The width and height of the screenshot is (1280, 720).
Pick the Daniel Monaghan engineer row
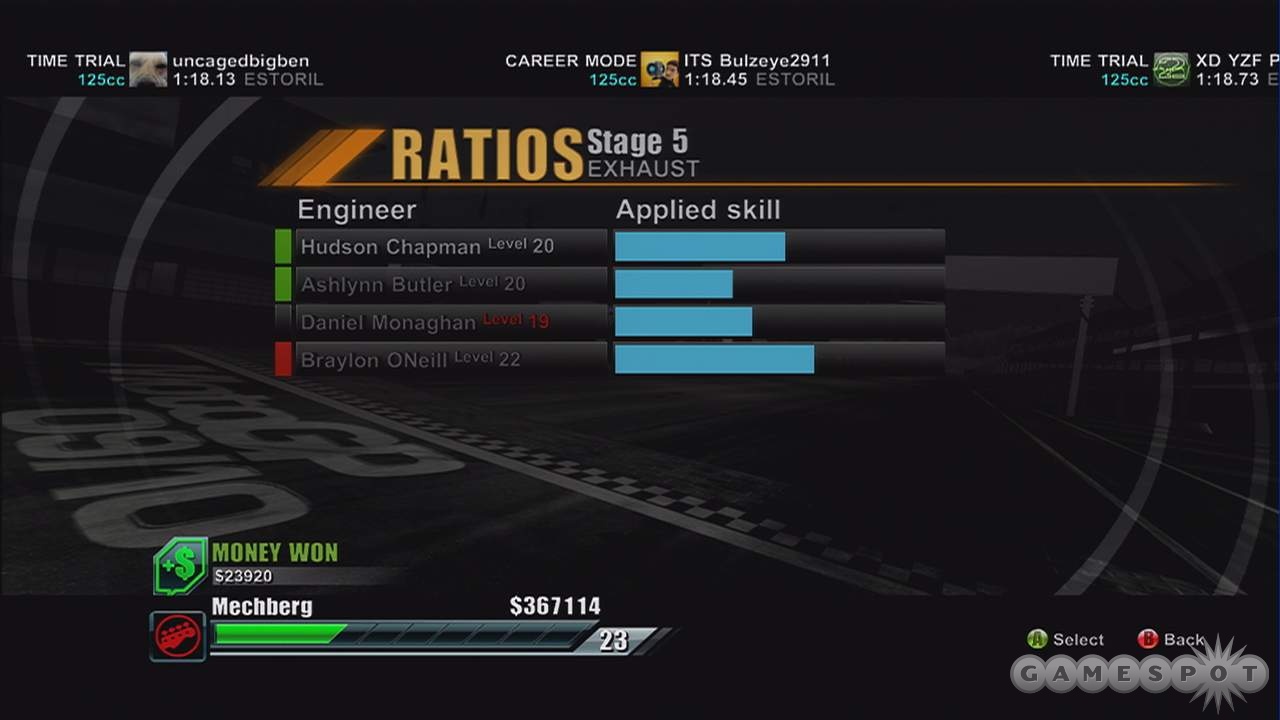[x=450, y=322]
